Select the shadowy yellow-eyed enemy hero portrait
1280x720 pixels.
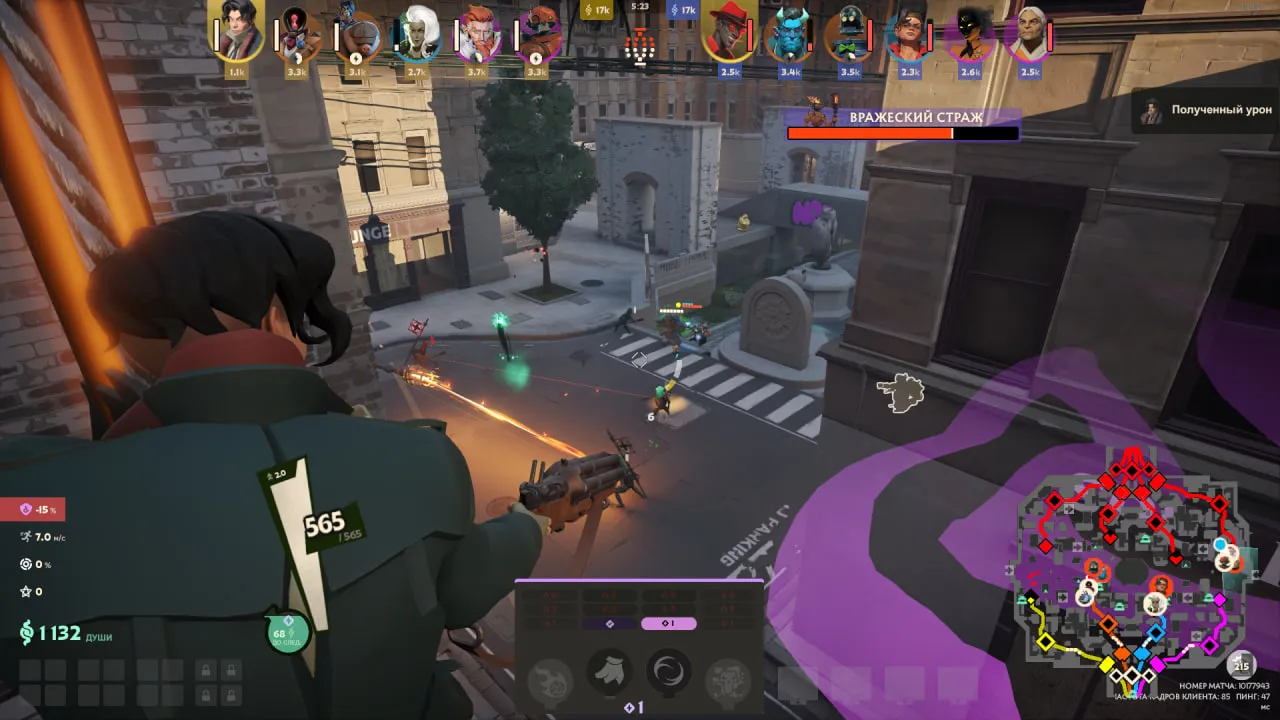click(x=970, y=33)
